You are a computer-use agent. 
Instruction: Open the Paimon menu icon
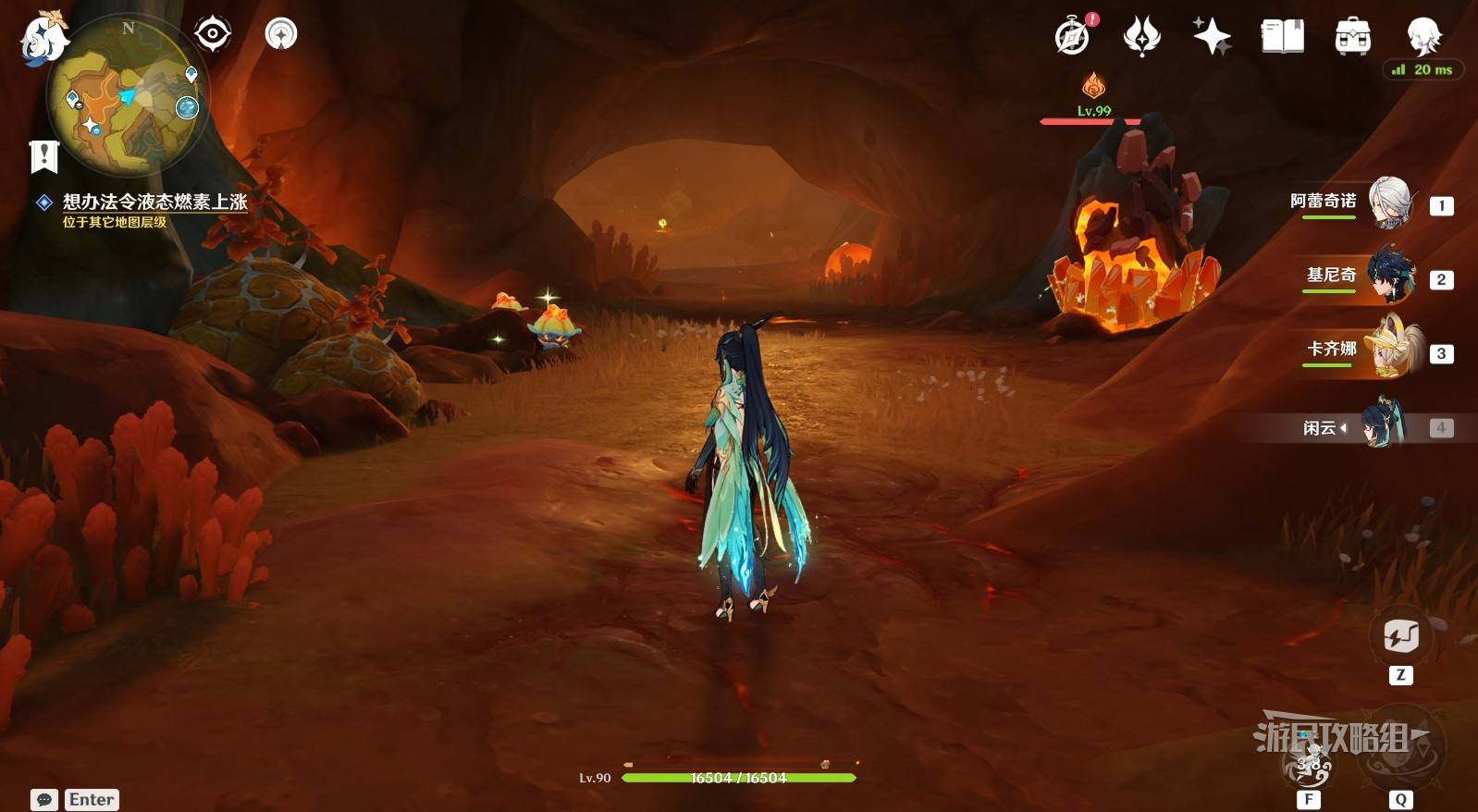pos(43,39)
